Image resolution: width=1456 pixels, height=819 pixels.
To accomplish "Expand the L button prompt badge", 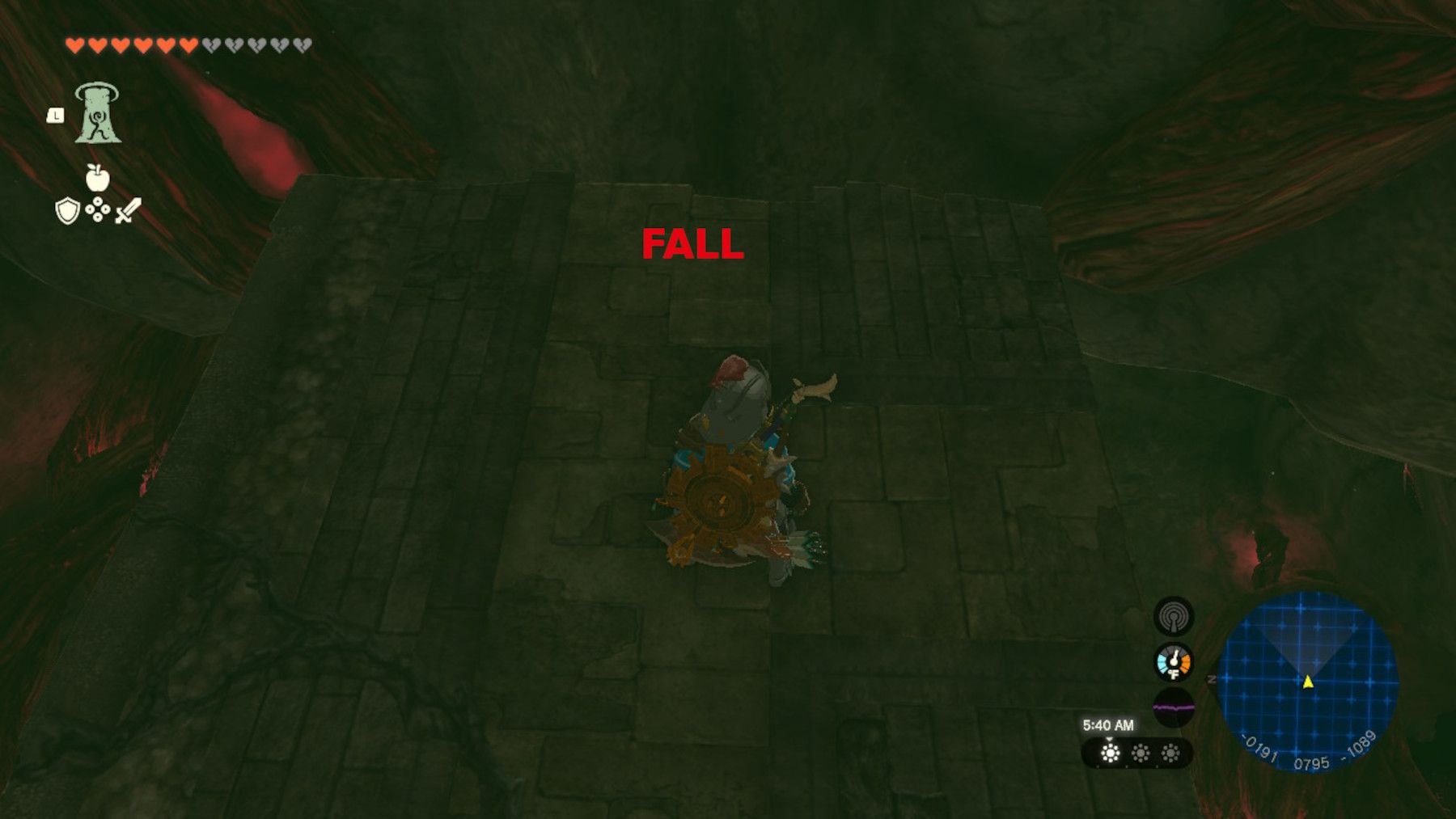I will pyautogui.click(x=54, y=116).
